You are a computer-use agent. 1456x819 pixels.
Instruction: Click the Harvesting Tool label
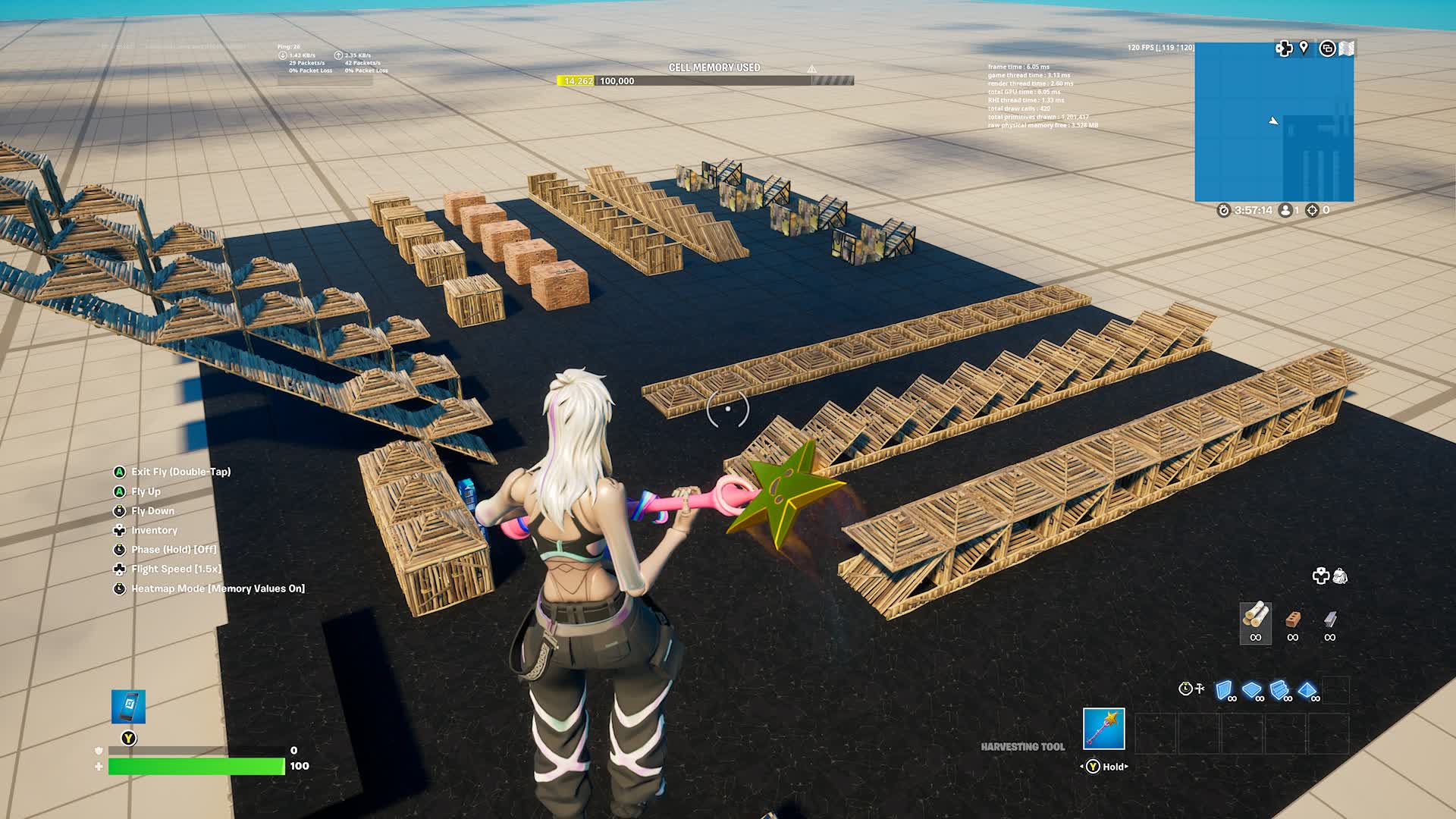point(1024,746)
